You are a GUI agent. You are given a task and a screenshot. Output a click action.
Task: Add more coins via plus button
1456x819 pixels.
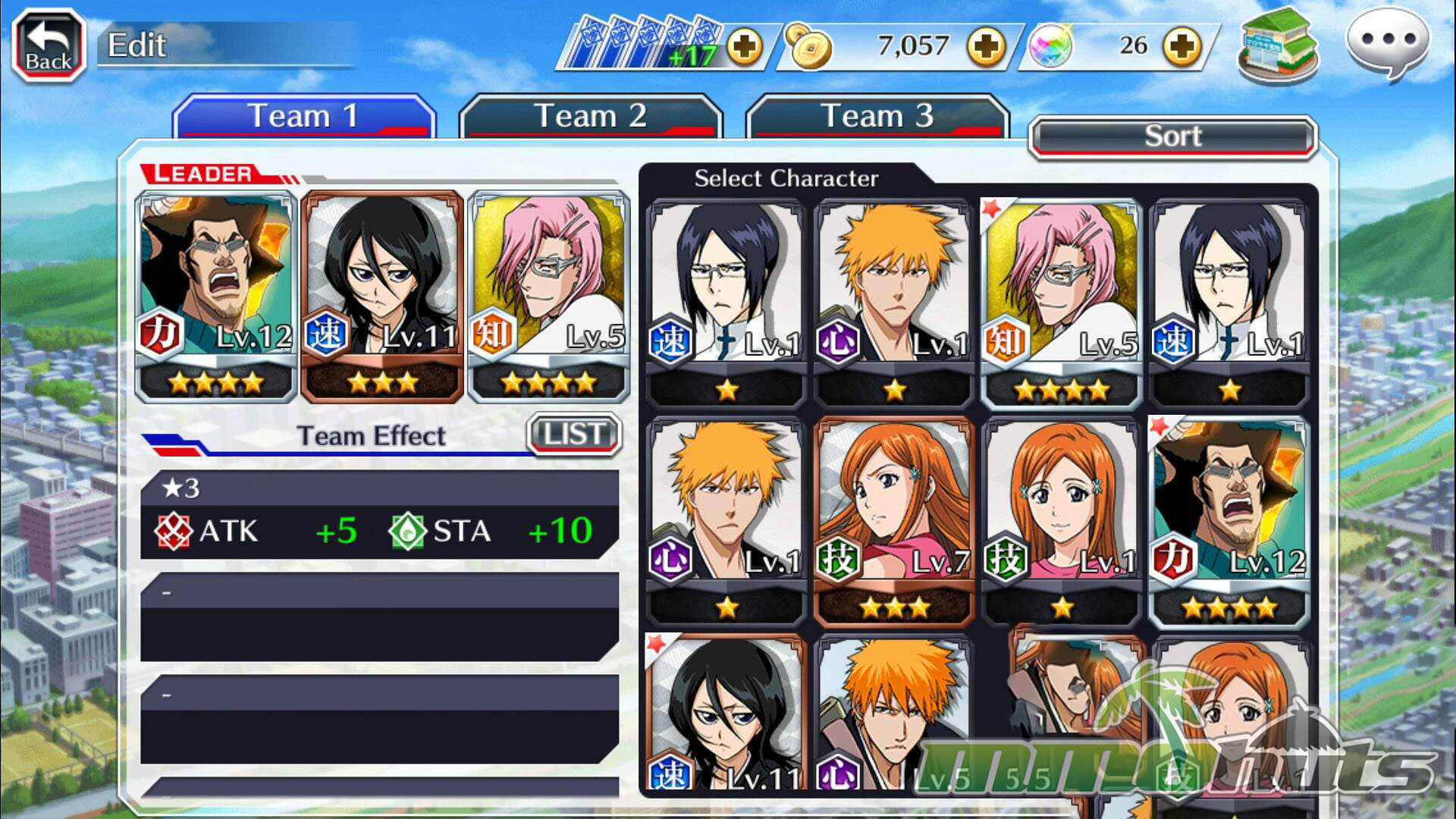[x=985, y=47]
